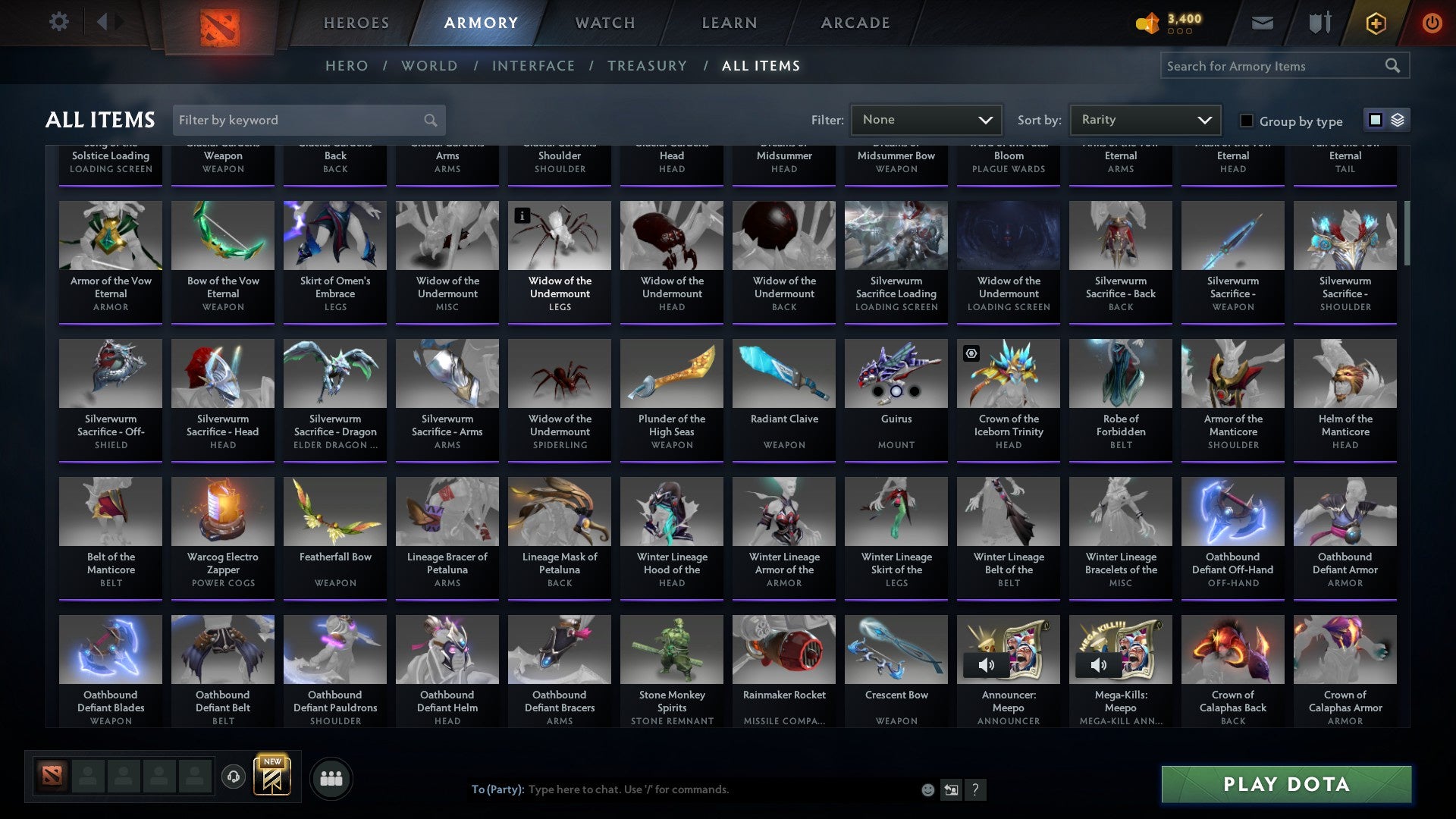The height and width of the screenshot is (819, 1456).
Task: Click the back navigation arrow
Action: [104, 22]
